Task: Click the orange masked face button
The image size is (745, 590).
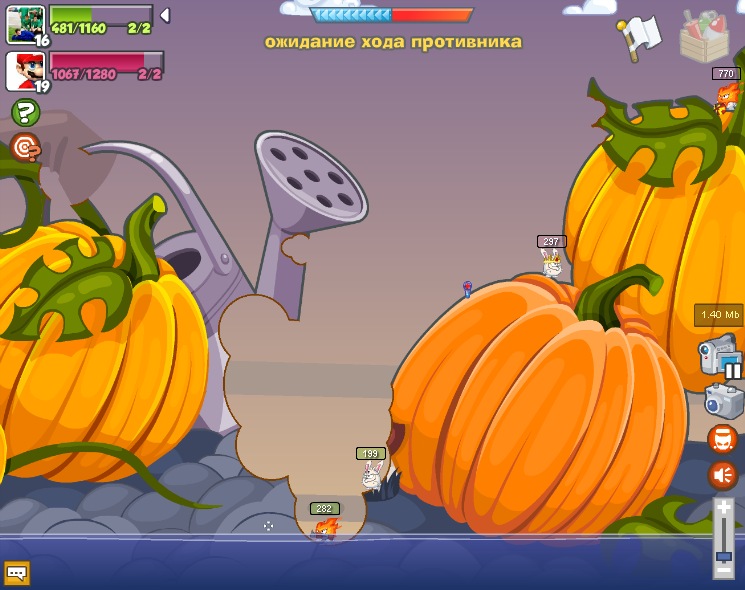Action: (722, 439)
